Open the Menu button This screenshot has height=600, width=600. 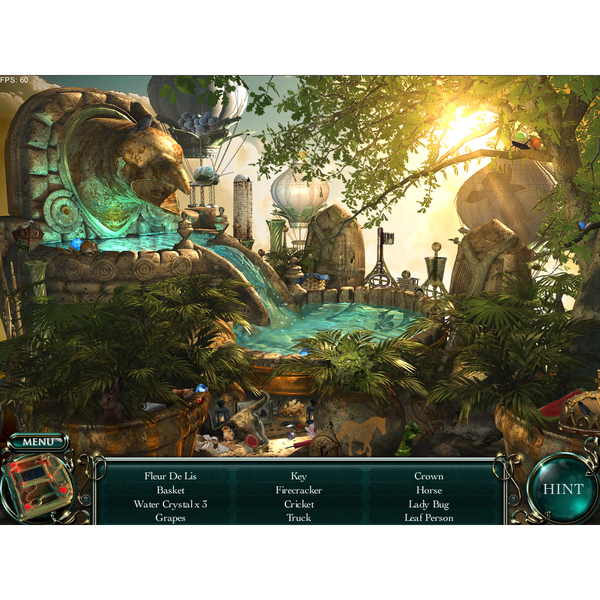click(x=39, y=442)
